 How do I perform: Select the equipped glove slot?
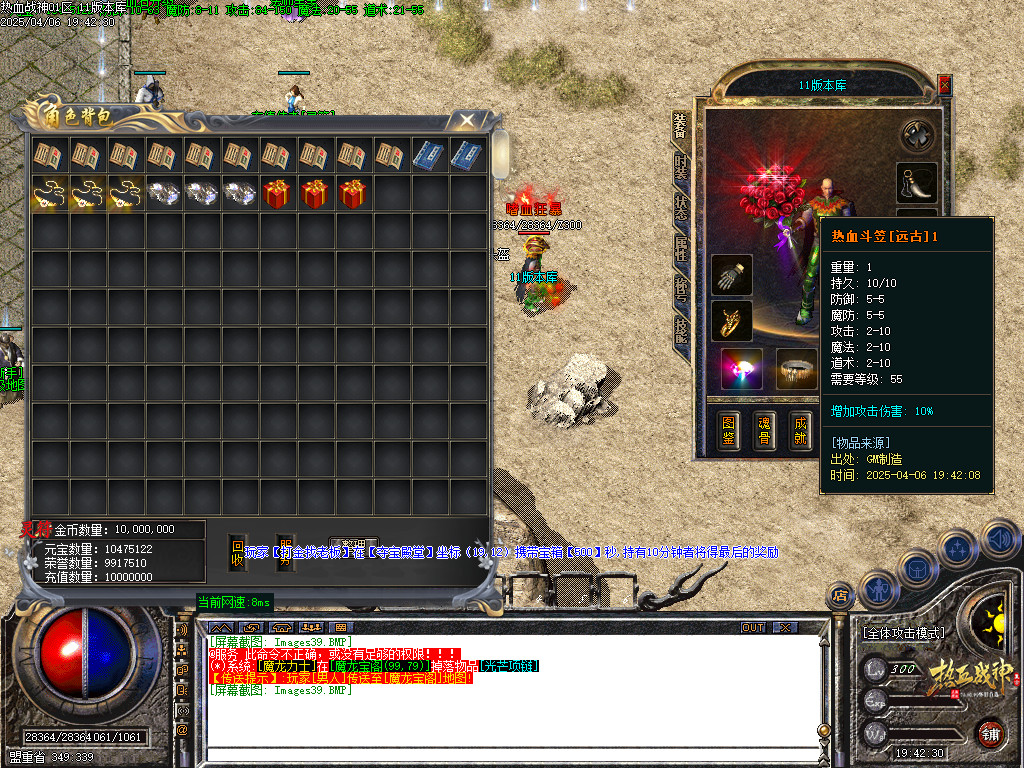click(732, 275)
